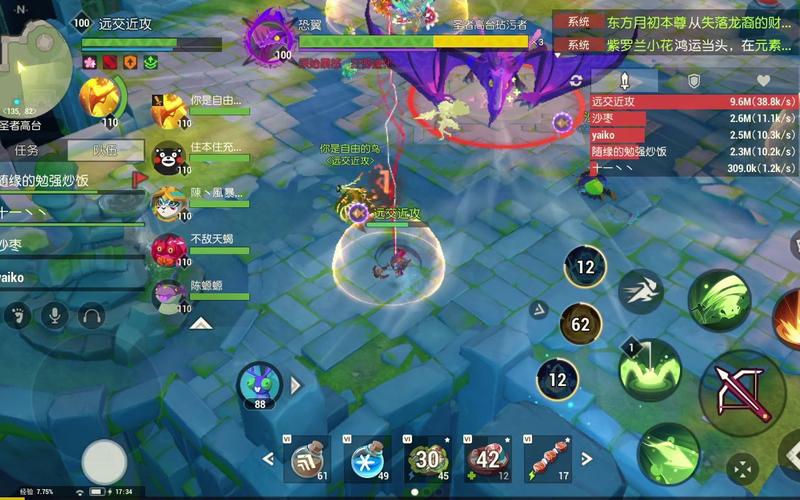Tap the footprint auto-follow icon
The width and height of the screenshot is (800, 500).
pyautogui.click(x=17, y=317)
